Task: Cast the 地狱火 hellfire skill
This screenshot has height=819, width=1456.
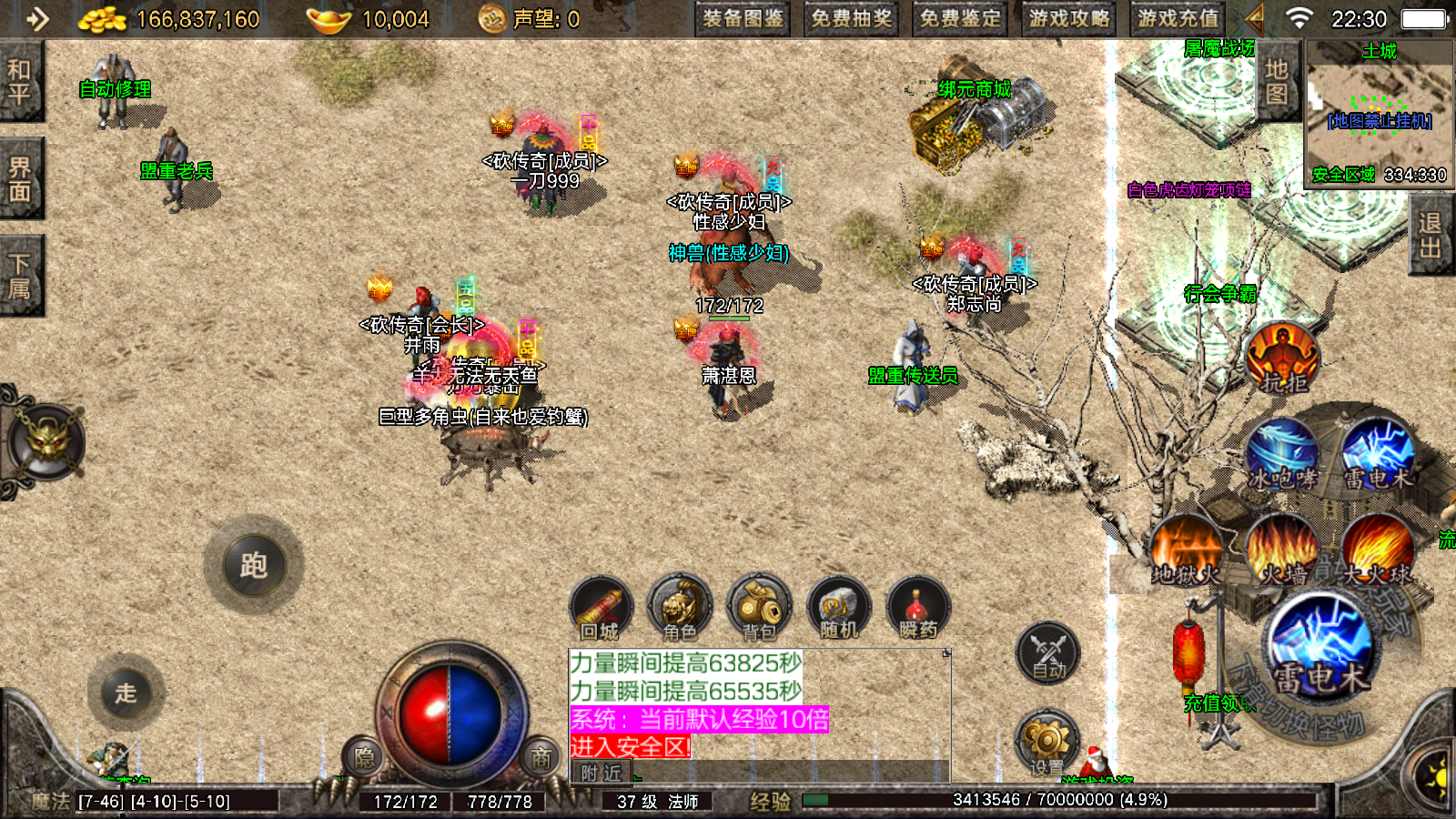Action: [1185, 551]
